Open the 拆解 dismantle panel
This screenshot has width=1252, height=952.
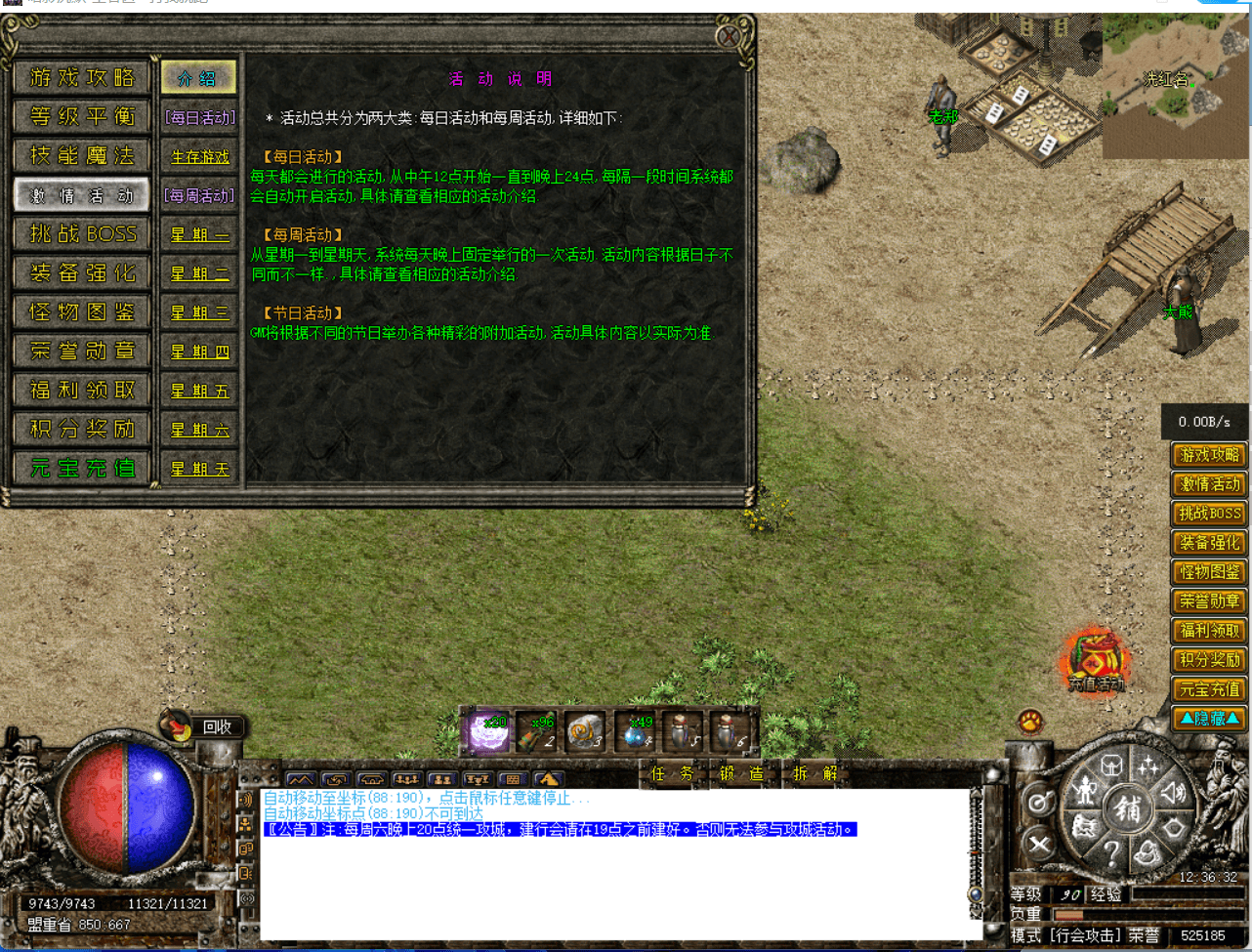pos(814,773)
